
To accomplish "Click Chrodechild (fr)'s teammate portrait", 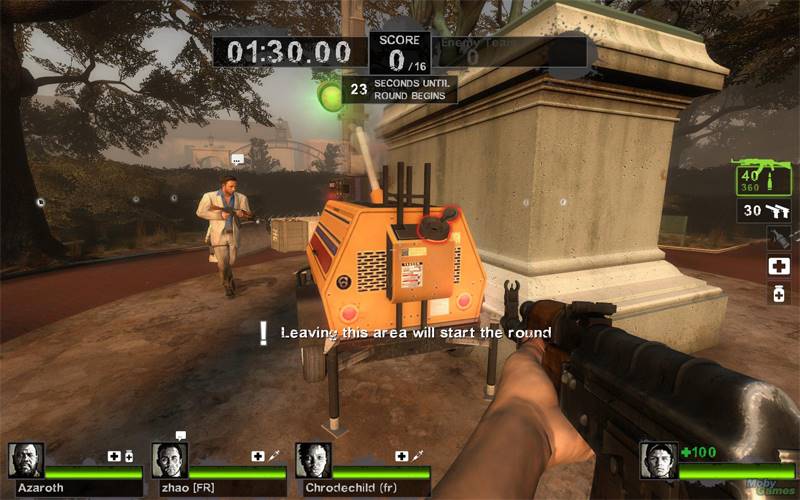I will [313, 460].
